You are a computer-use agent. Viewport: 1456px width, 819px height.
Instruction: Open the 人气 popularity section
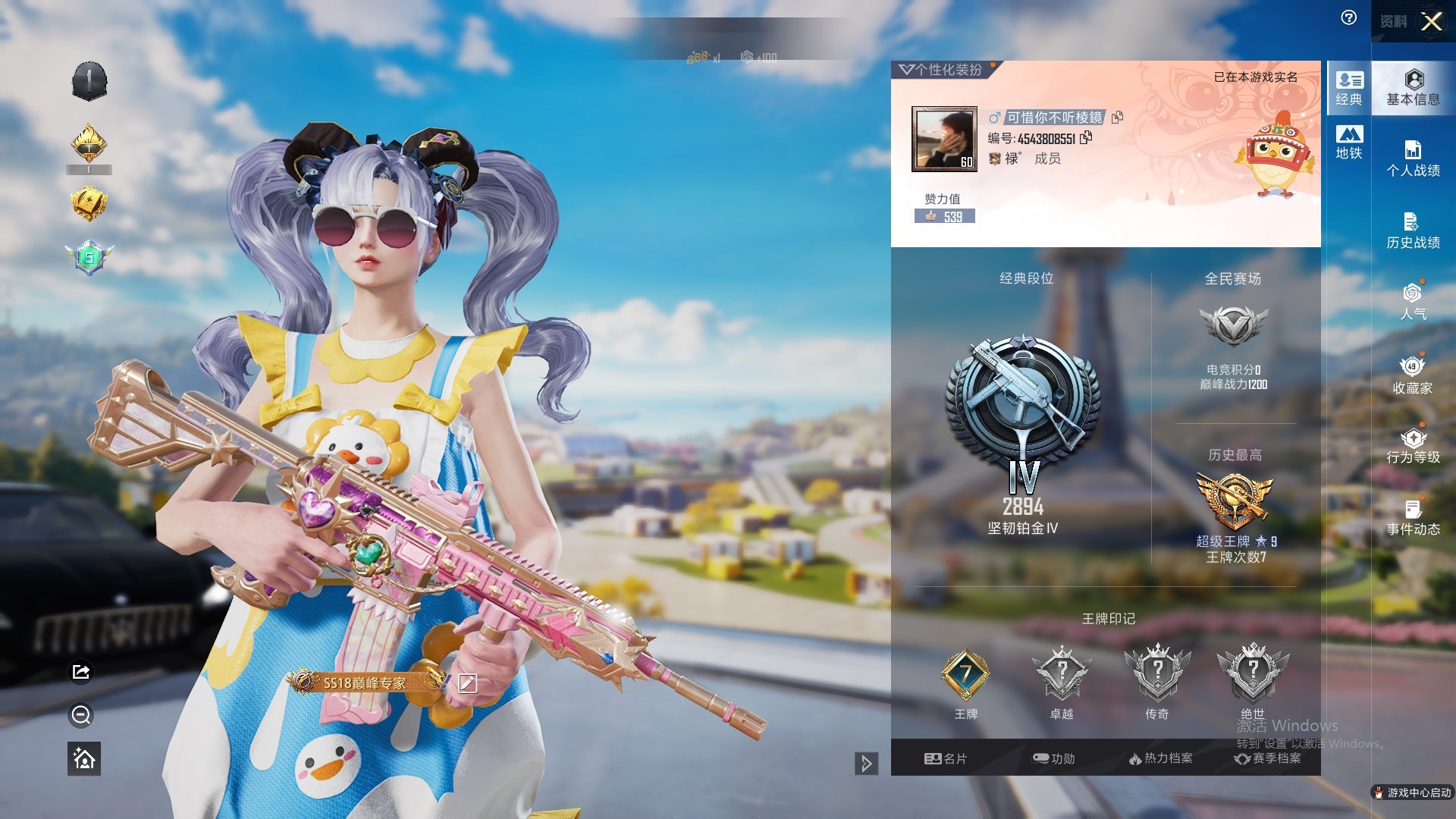click(x=1413, y=302)
